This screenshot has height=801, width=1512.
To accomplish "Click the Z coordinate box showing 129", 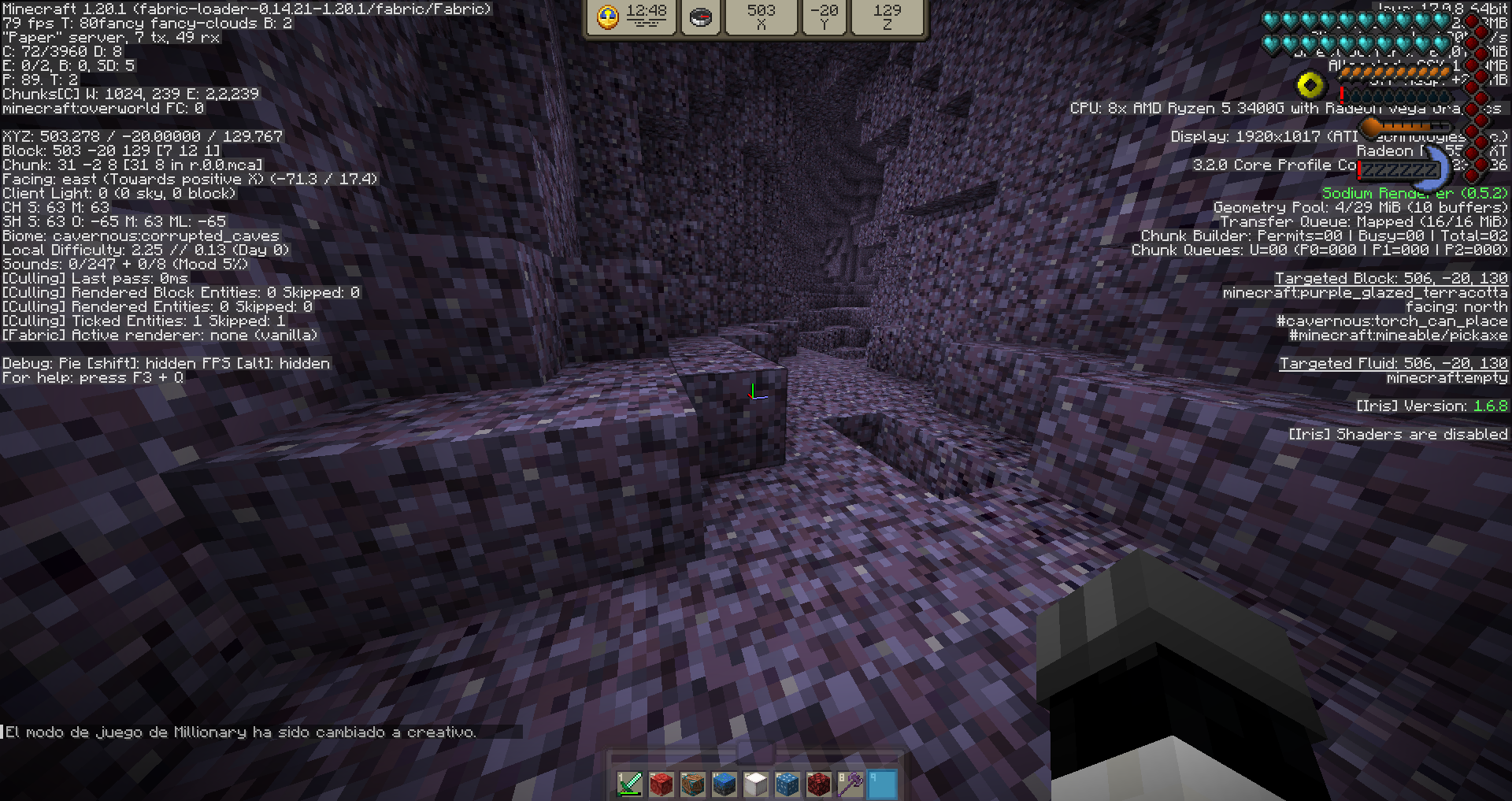I will 888,17.
